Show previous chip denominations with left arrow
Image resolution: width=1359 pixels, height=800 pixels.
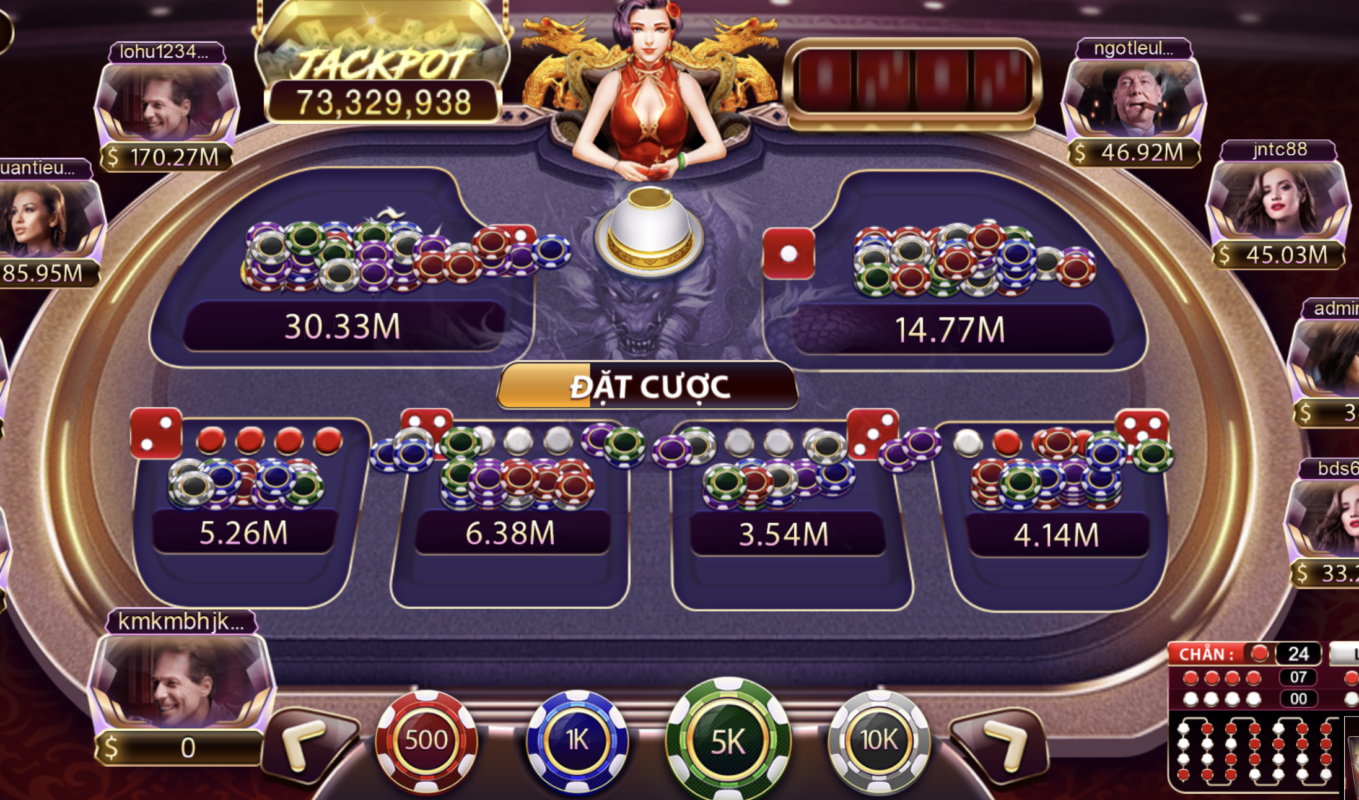pos(308,745)
